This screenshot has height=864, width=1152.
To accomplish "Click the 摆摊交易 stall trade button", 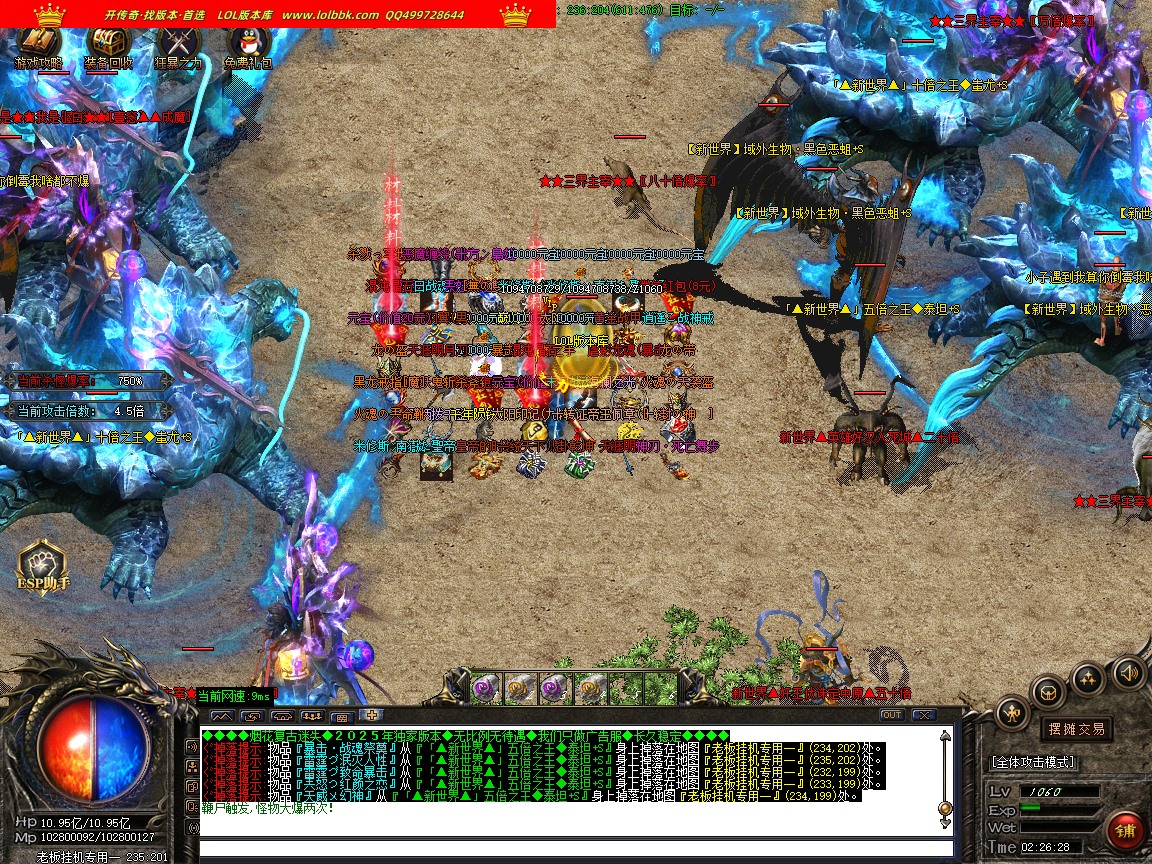I will pos(1075,728).
